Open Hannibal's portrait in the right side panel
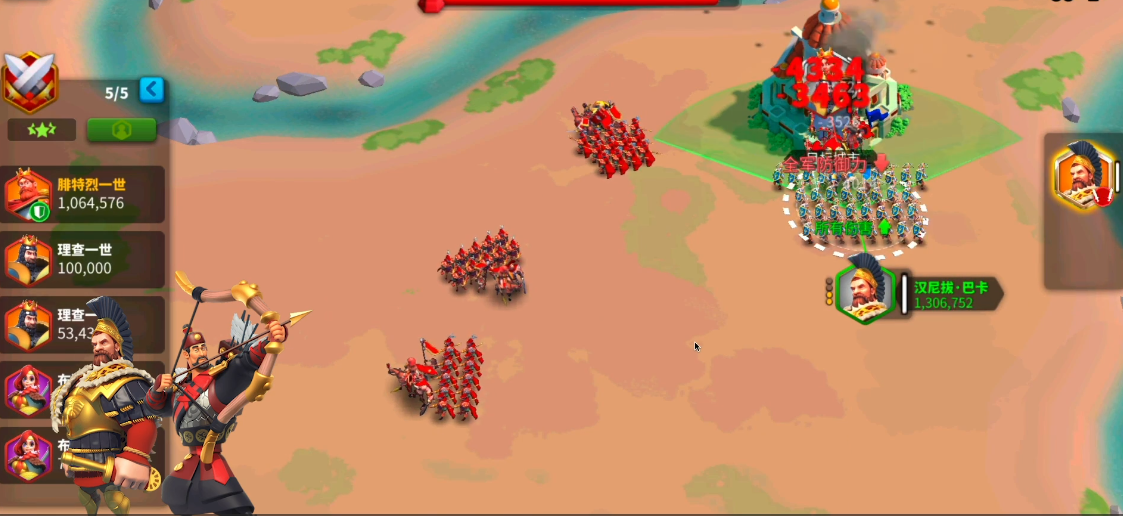 coord(1080,176)
